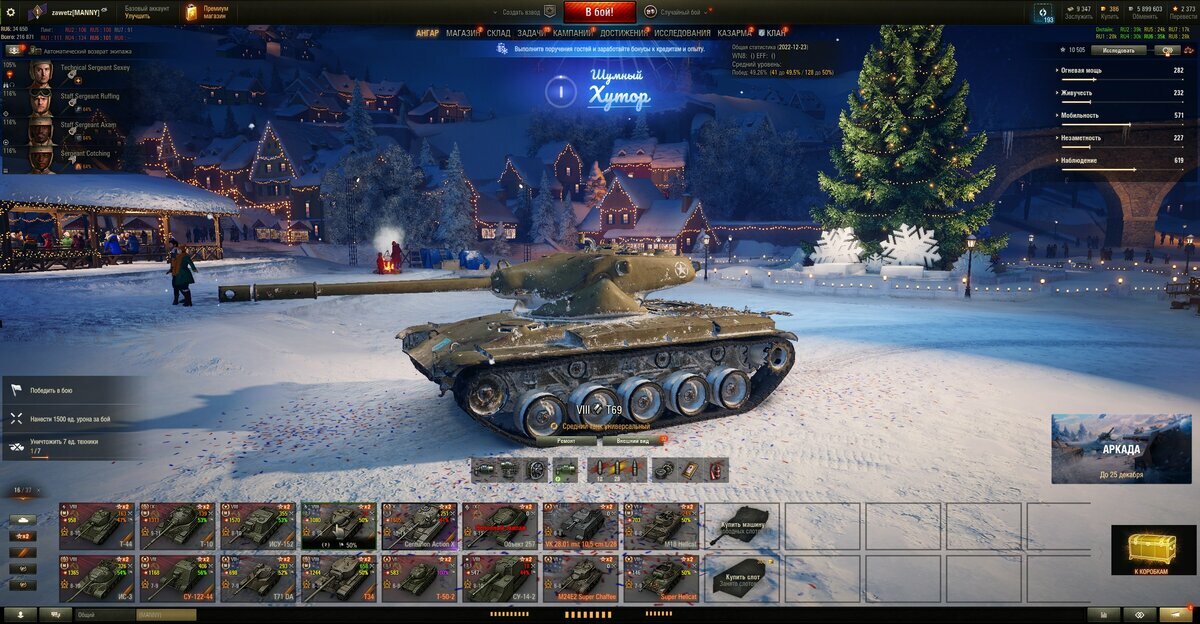Image resolution: width=1200 pixels, height=624 pixels.
Task: Choose the ИСУ-152 tank card
Action: (258, 525)
